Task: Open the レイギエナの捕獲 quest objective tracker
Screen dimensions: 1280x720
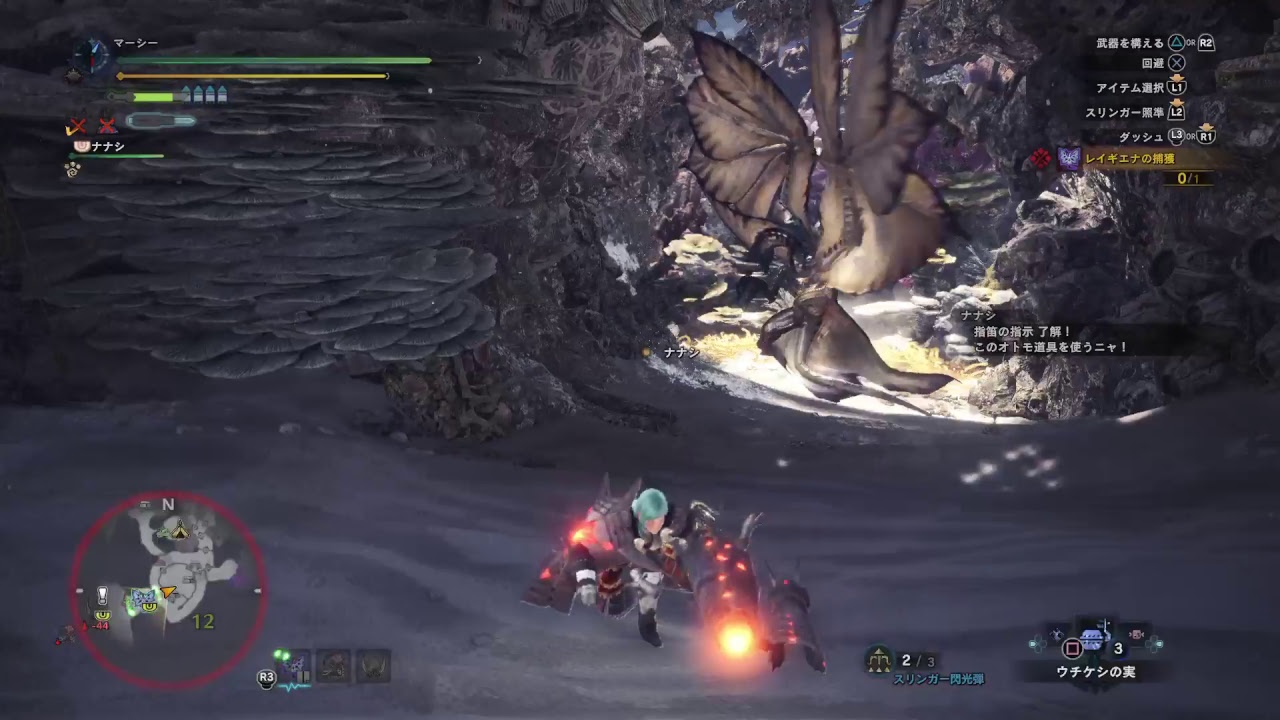Action: click(x=1132, y=158)
